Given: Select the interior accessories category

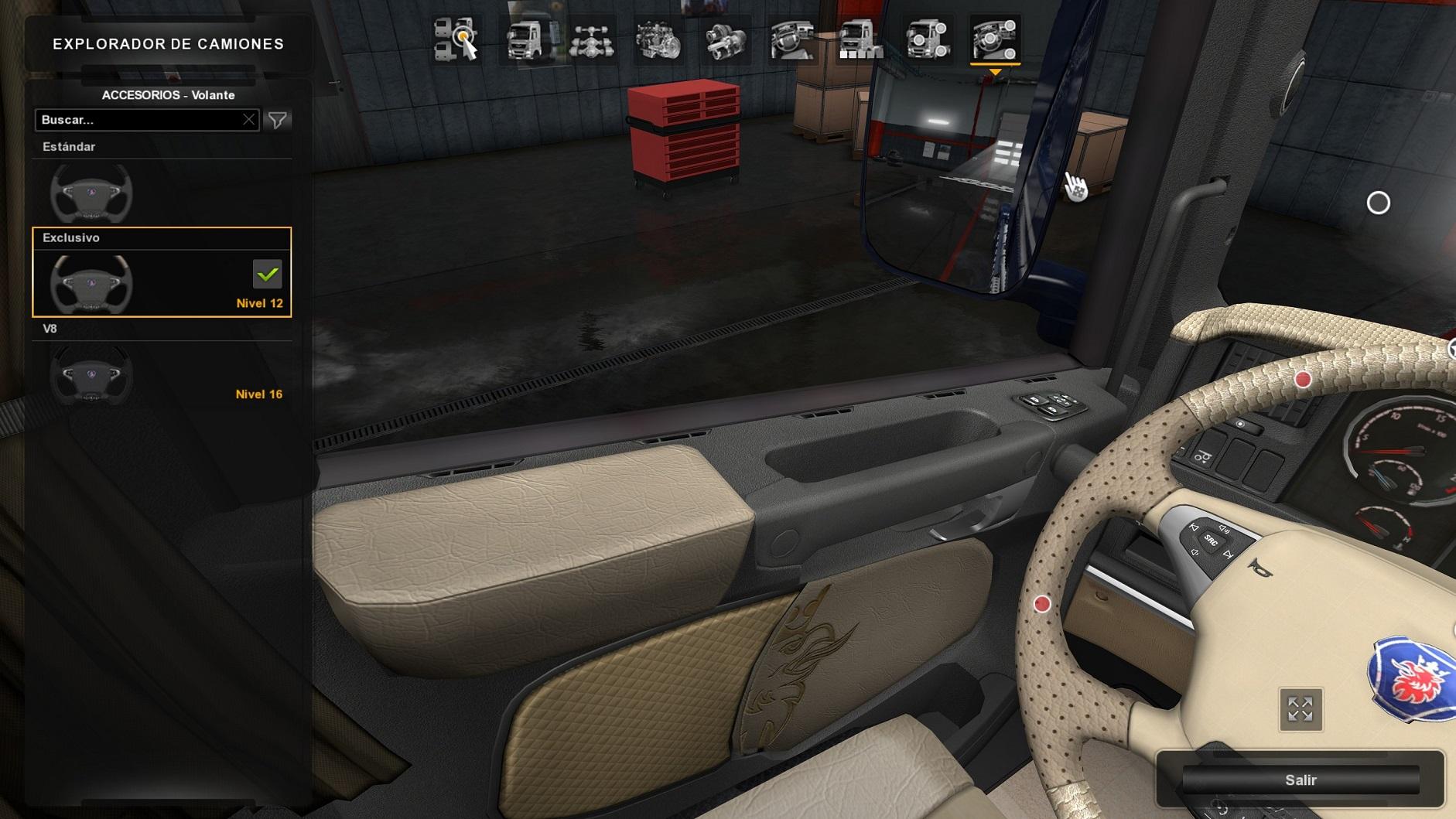Looking at the screenshot, I should pos(995,39).
